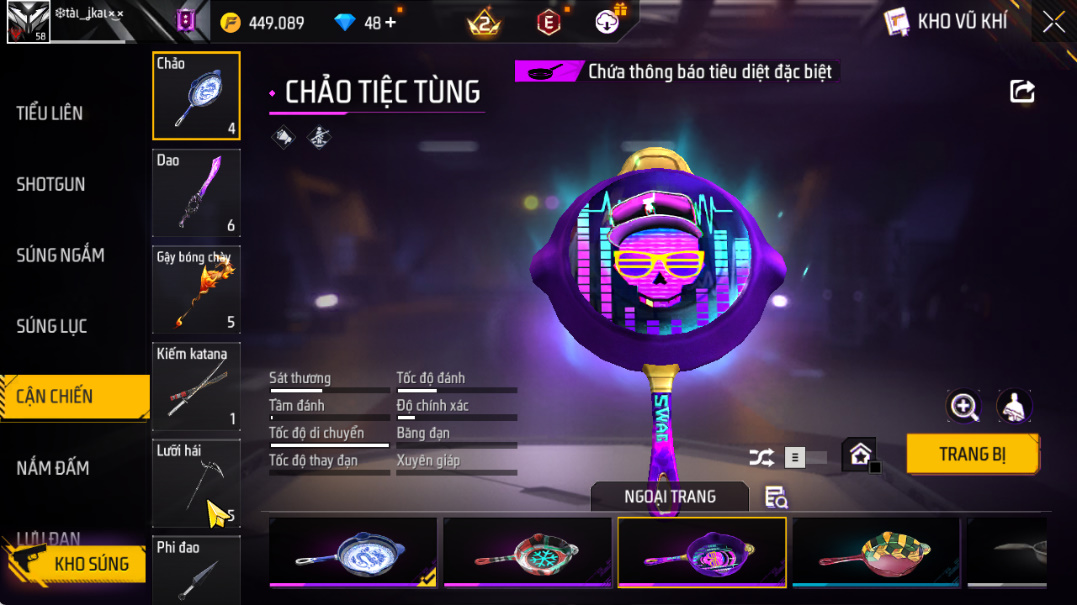Viewport: 1077px width, 605px height.
Task: Choose the Gậy bóng chày weapon tile
Action: 196,289
